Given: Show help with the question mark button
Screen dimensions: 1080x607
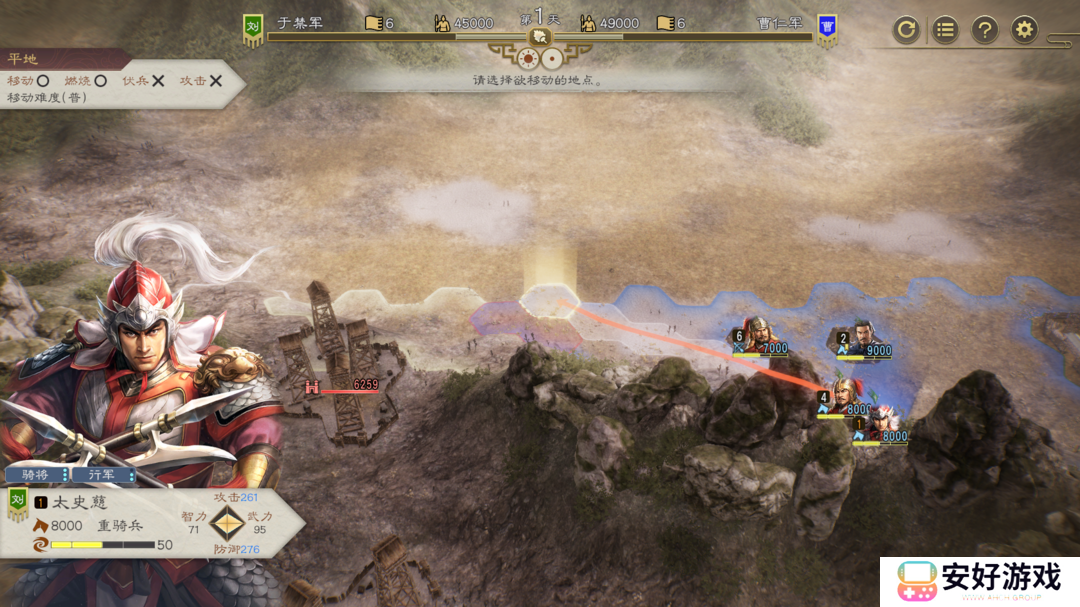Looking at the screenshot, I should tap(985, 30).
